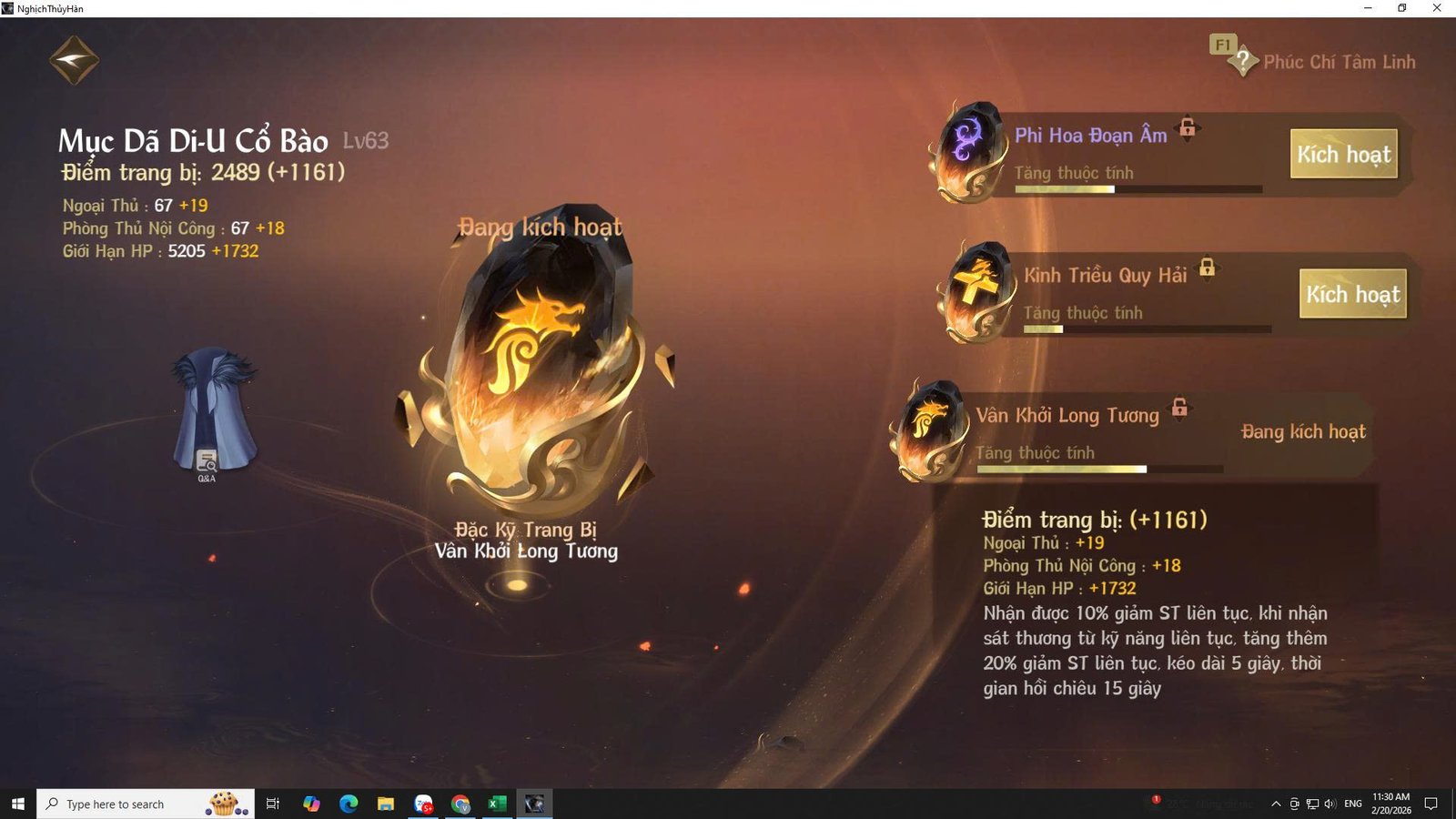Activate Phi Hoa Đoạn Âm with Kích hoạt

coord(1345,155)
